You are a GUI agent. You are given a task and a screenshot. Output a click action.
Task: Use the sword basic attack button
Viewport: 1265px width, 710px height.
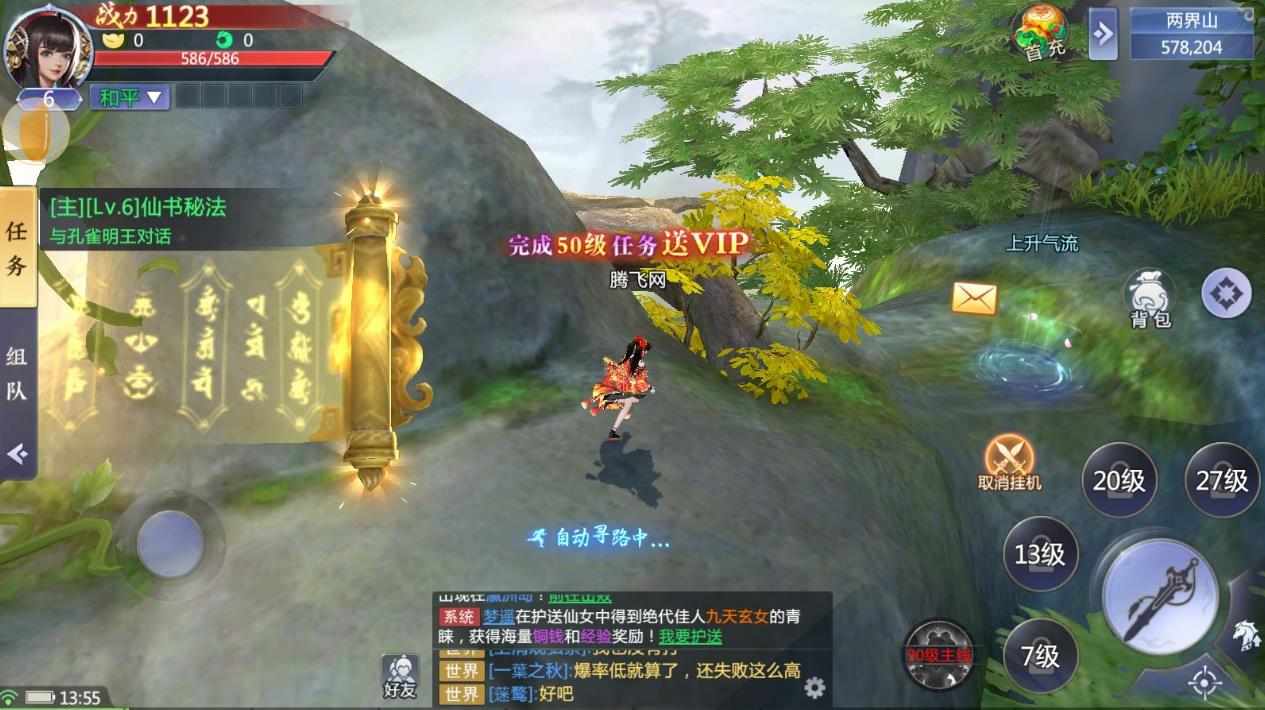1160,597
